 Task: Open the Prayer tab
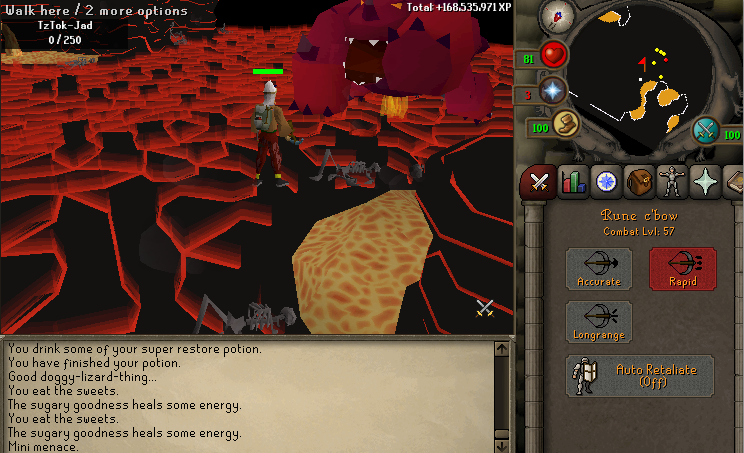pos(705,182)
